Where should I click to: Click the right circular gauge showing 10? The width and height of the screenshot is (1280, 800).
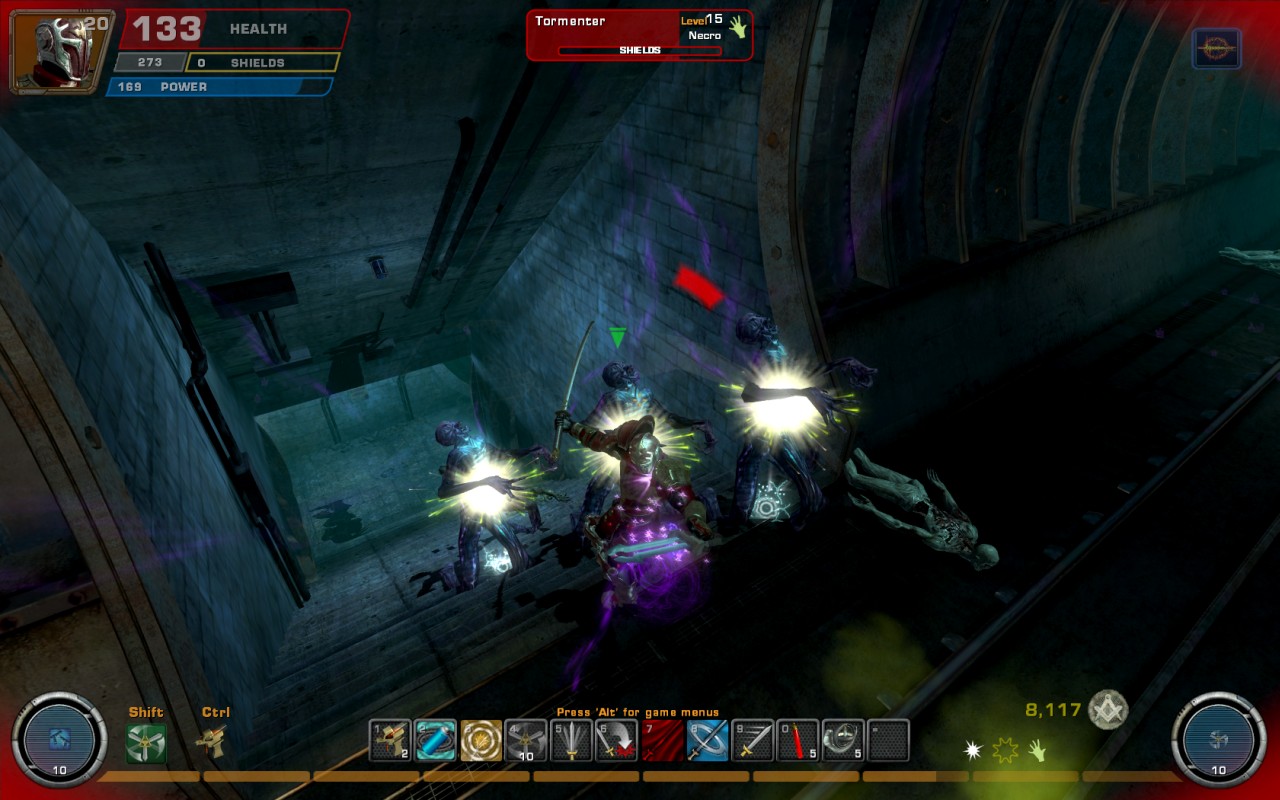coord(1217,740)
